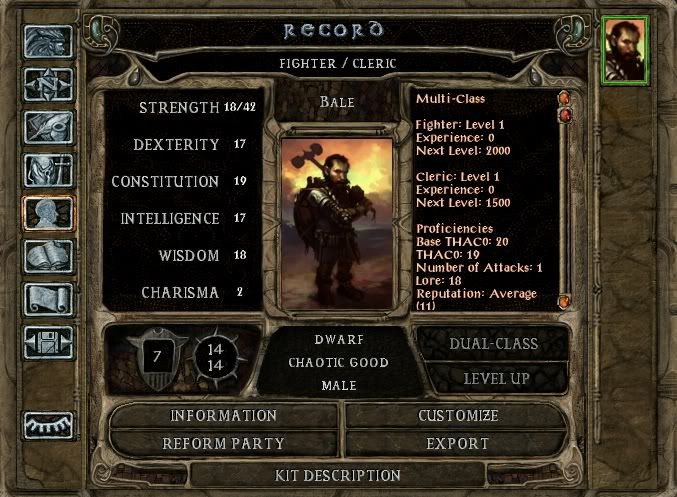
Task: Open the mage spellbook icon
Action: (48, 257)
